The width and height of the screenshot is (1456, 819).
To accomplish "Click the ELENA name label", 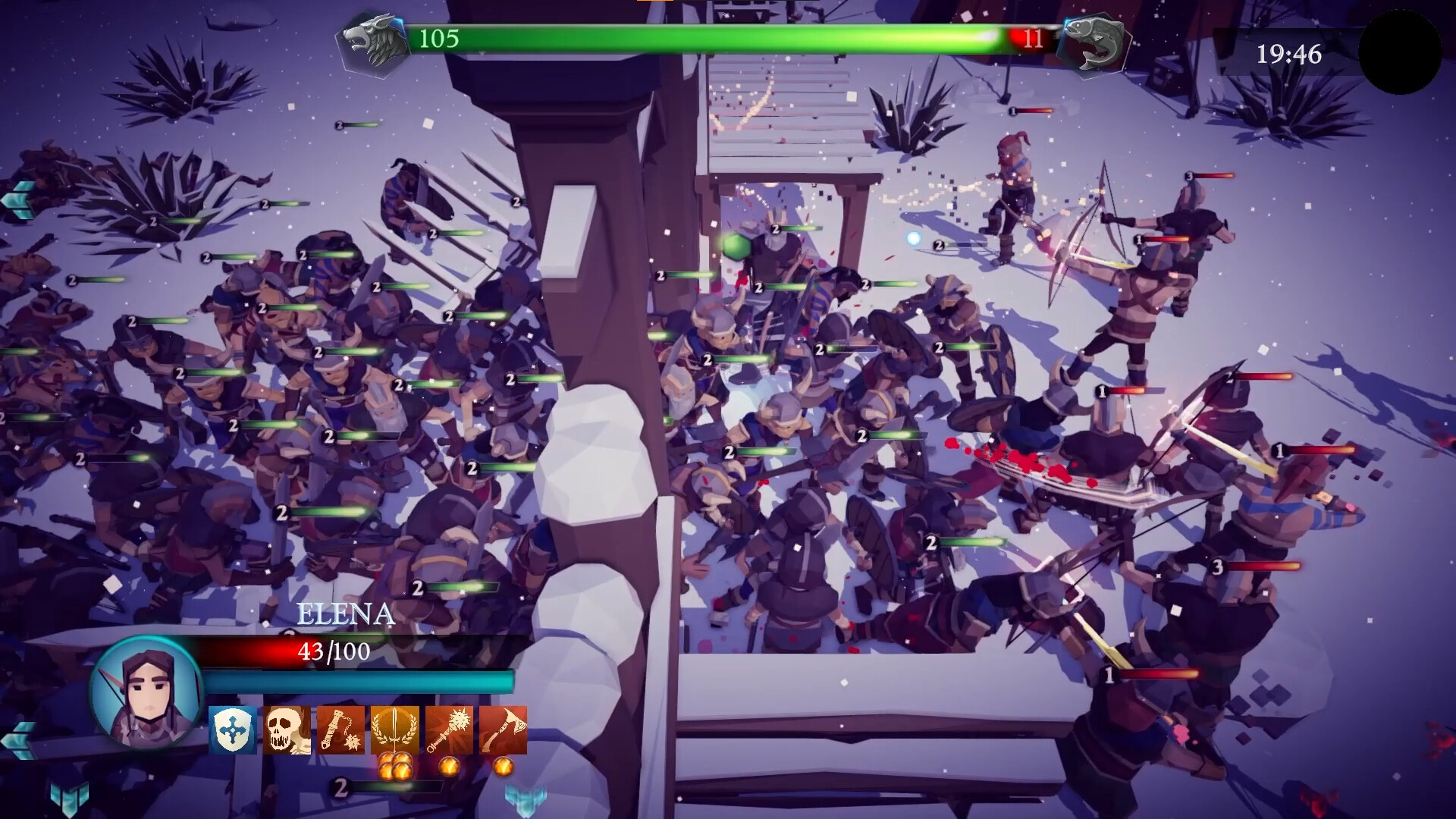I will point(345,614).
